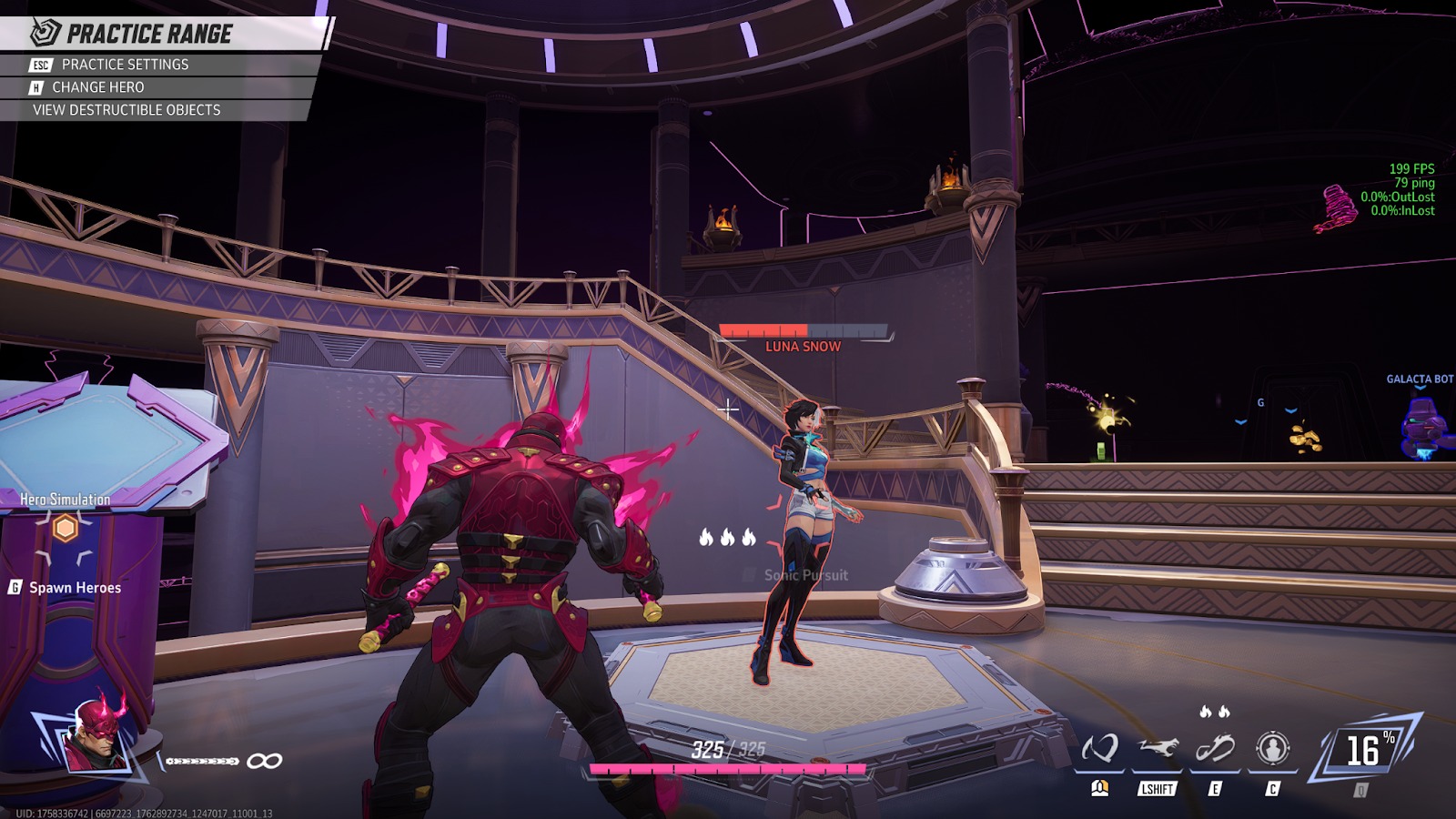Activate the target-lock silhouette ability icon

click(x=1272, y=749)
